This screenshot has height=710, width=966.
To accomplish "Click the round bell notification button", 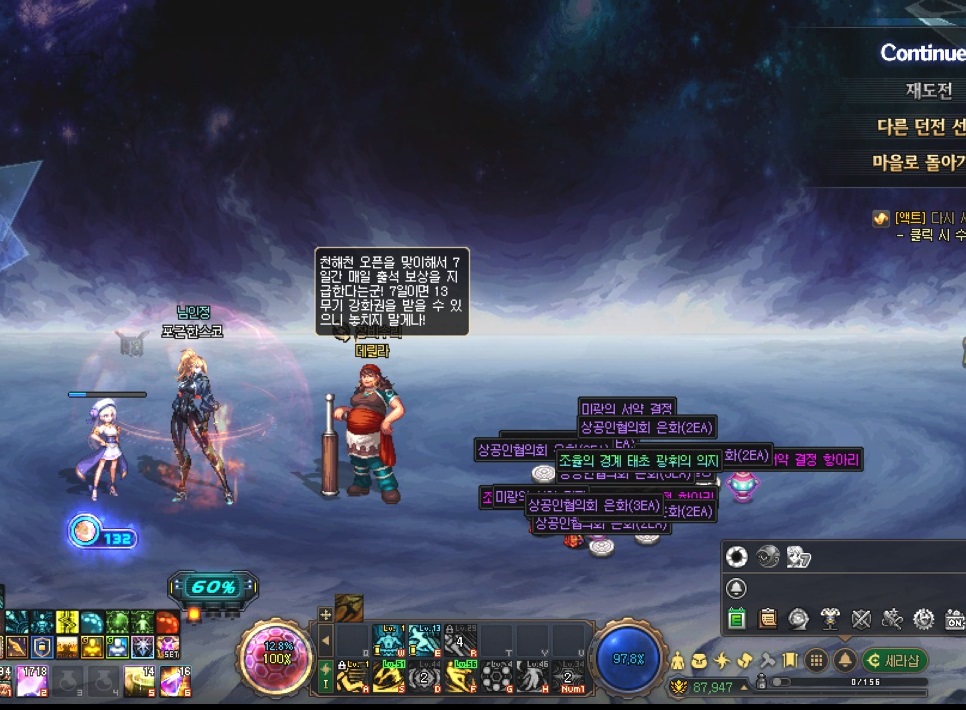I will click(845, 660).
